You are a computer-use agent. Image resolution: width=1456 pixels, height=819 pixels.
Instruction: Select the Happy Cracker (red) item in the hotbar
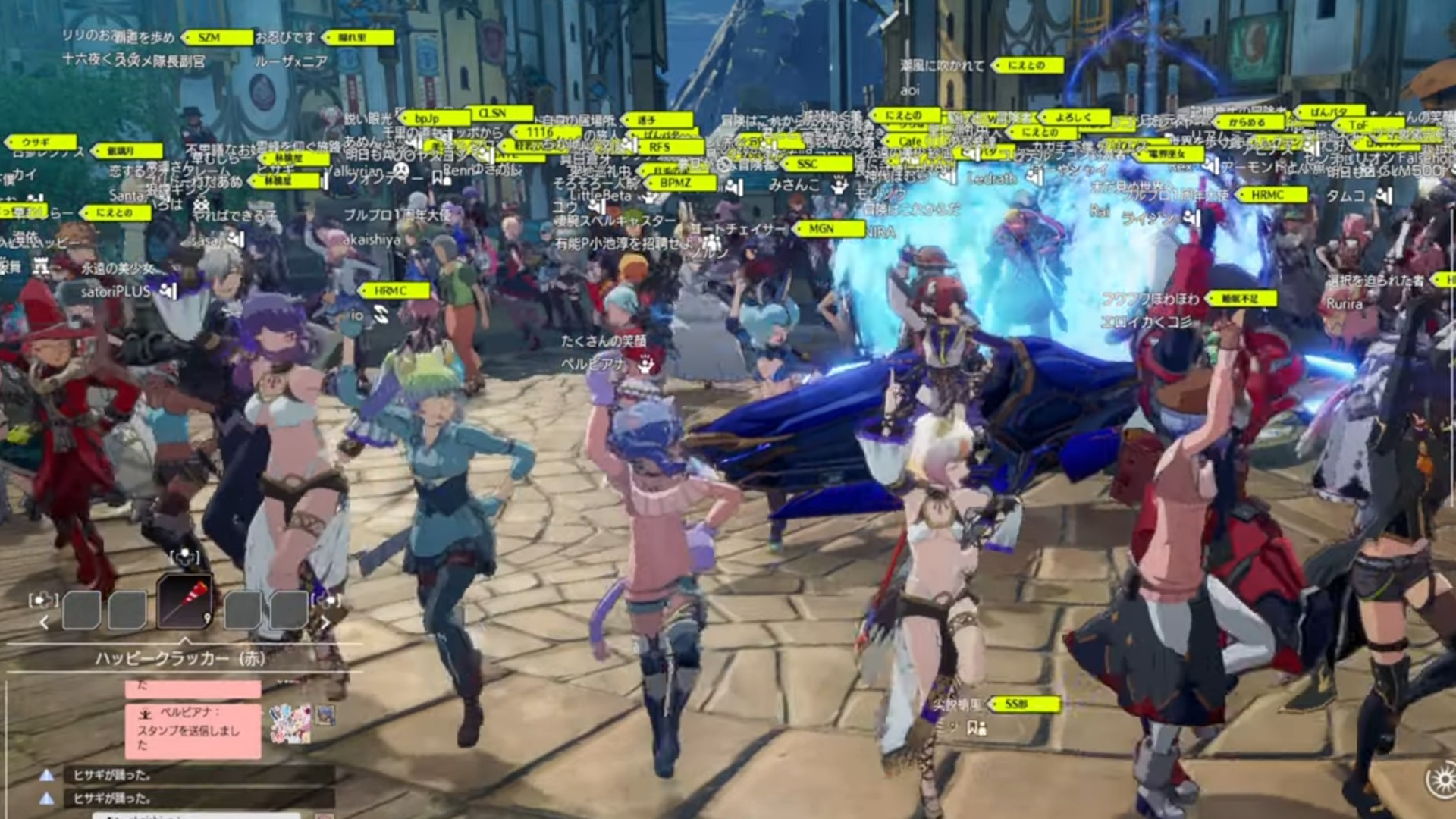pos(186,603)
